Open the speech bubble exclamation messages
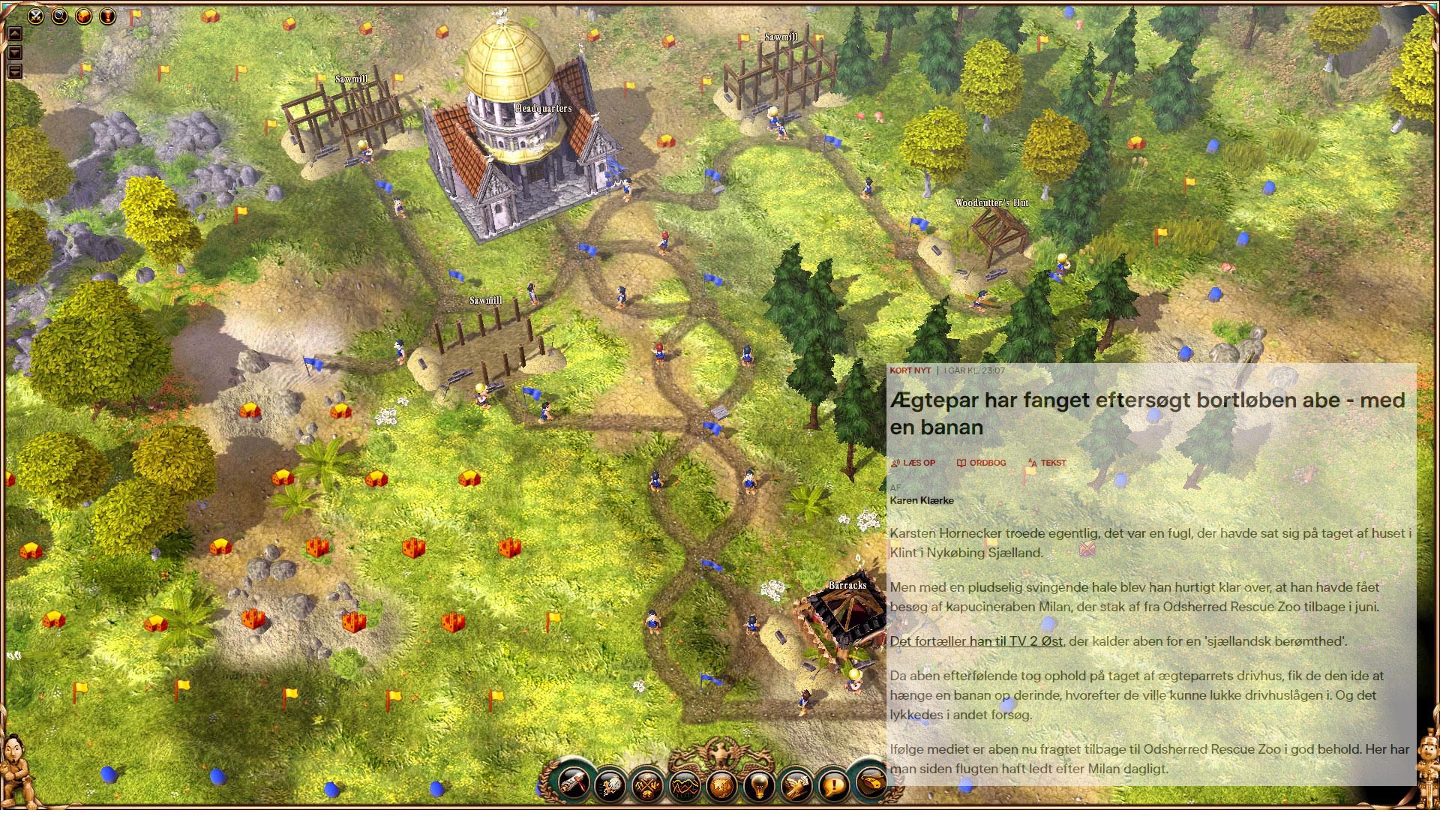 click(x=833, y=786)
